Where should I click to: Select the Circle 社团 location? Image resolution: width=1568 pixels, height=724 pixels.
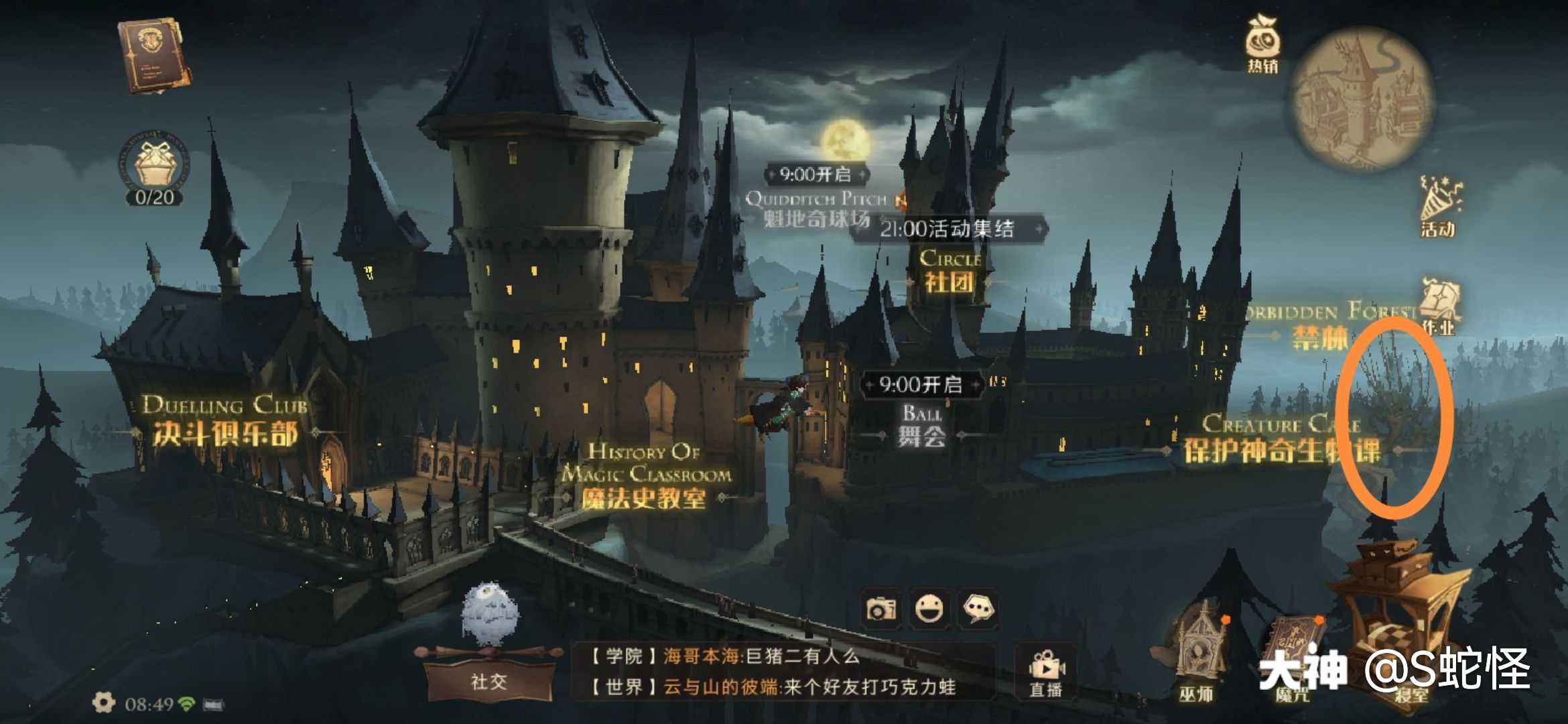click(x=949, y=271)
